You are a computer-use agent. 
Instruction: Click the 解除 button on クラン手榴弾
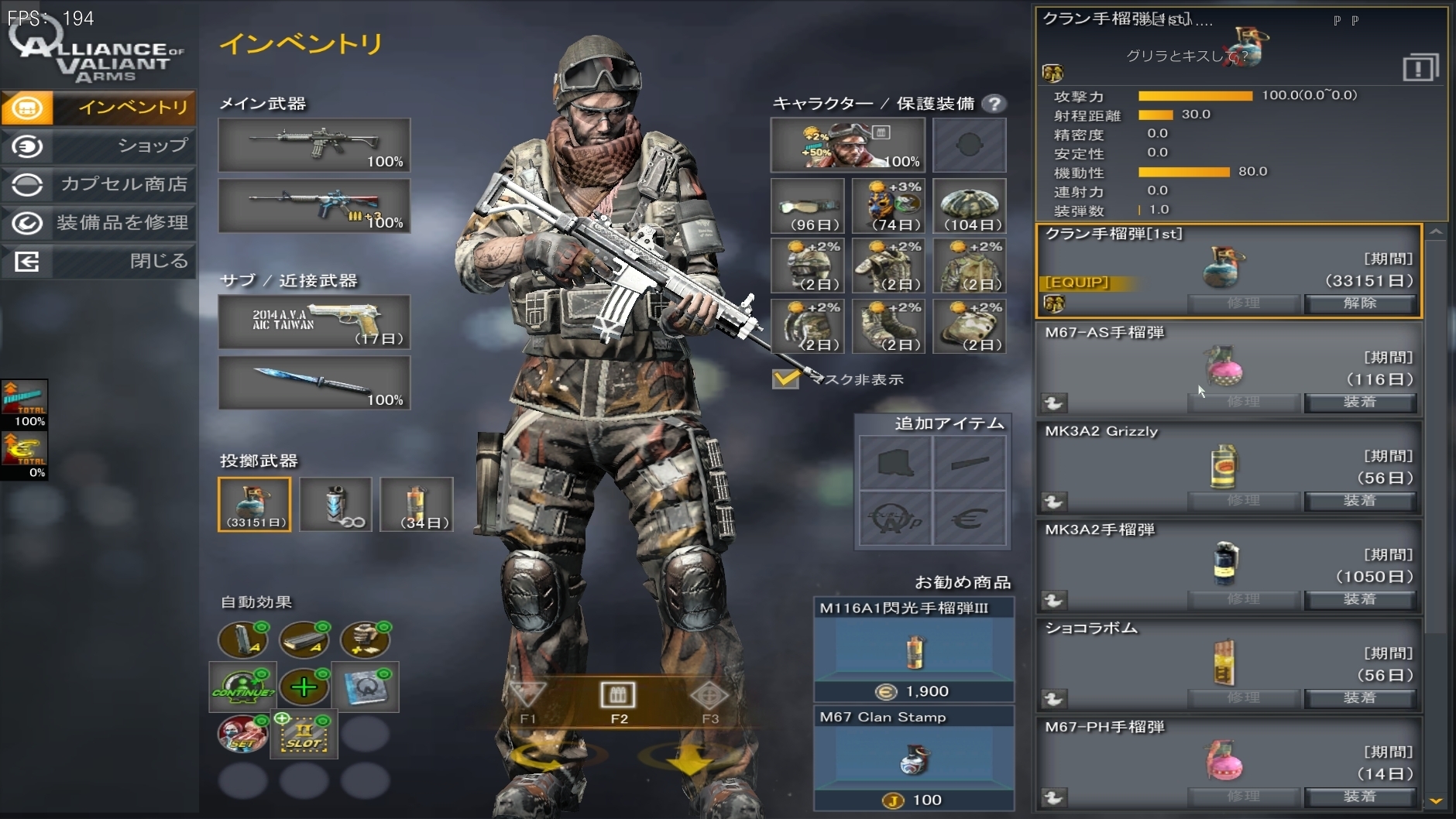[1360, 303]
